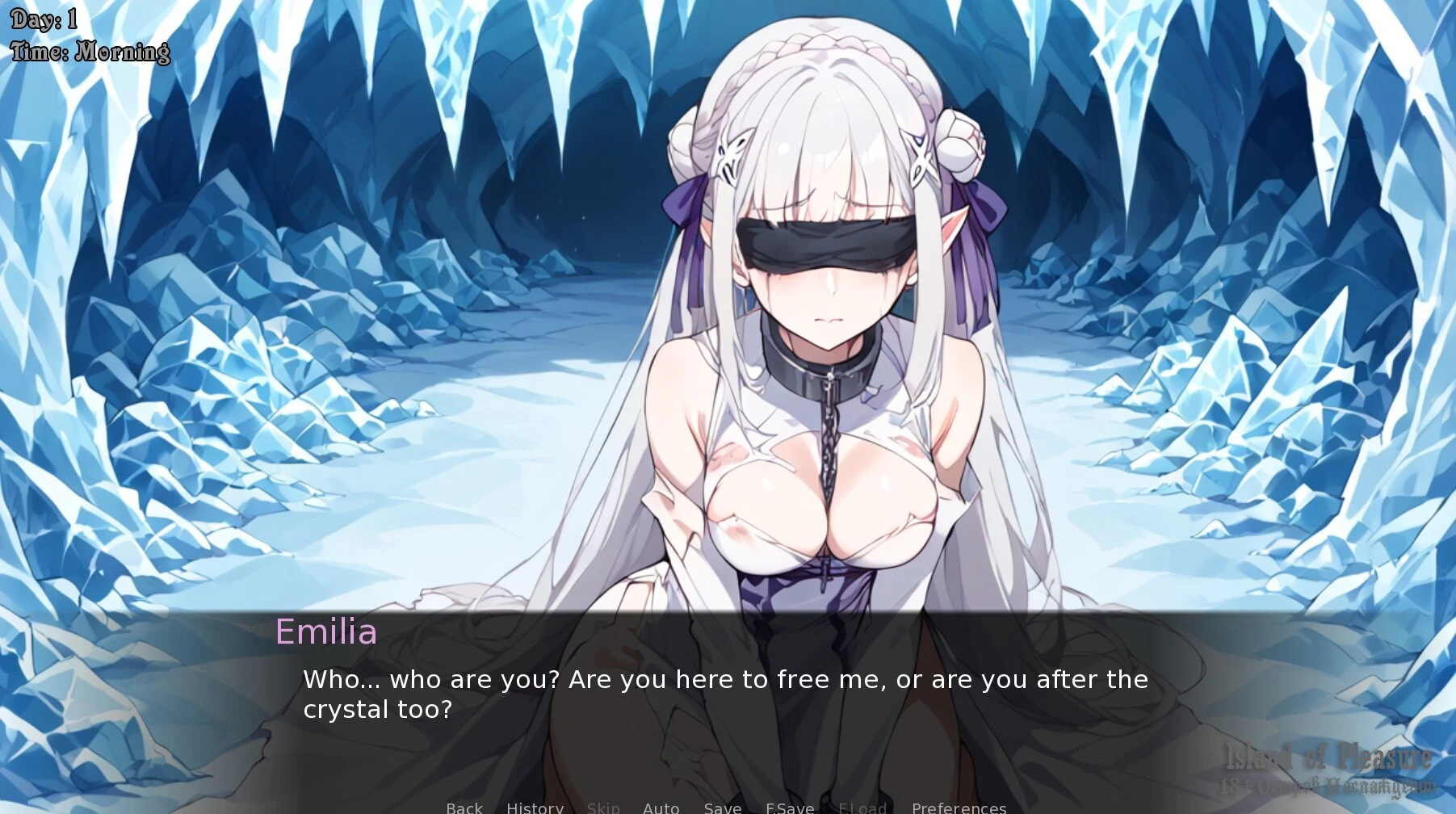Perform an F.Save quick save
Image resolution: width=1456 pixels, height=814 pixels.
[790, 808]
